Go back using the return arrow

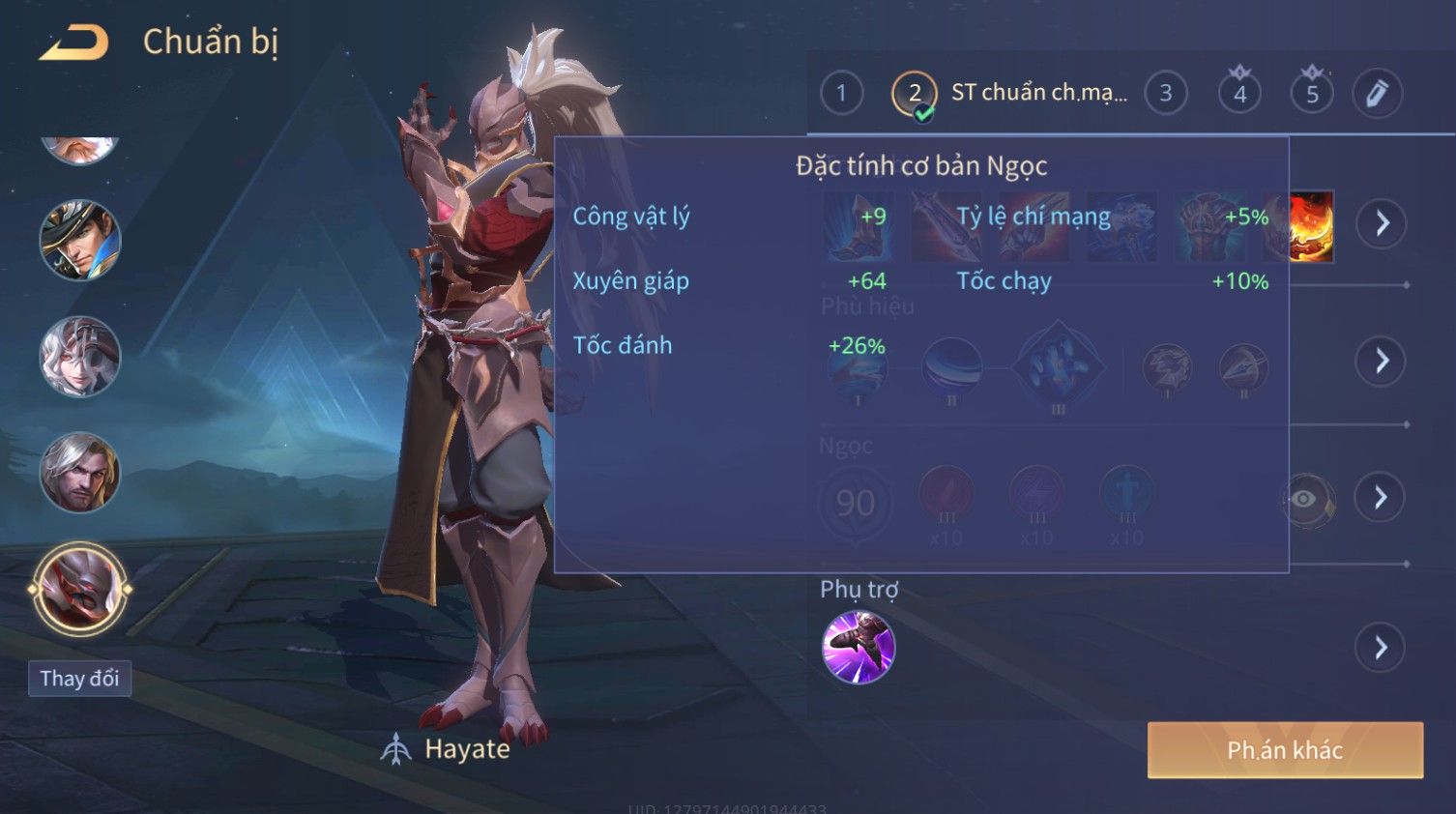(x=73, y=43)
